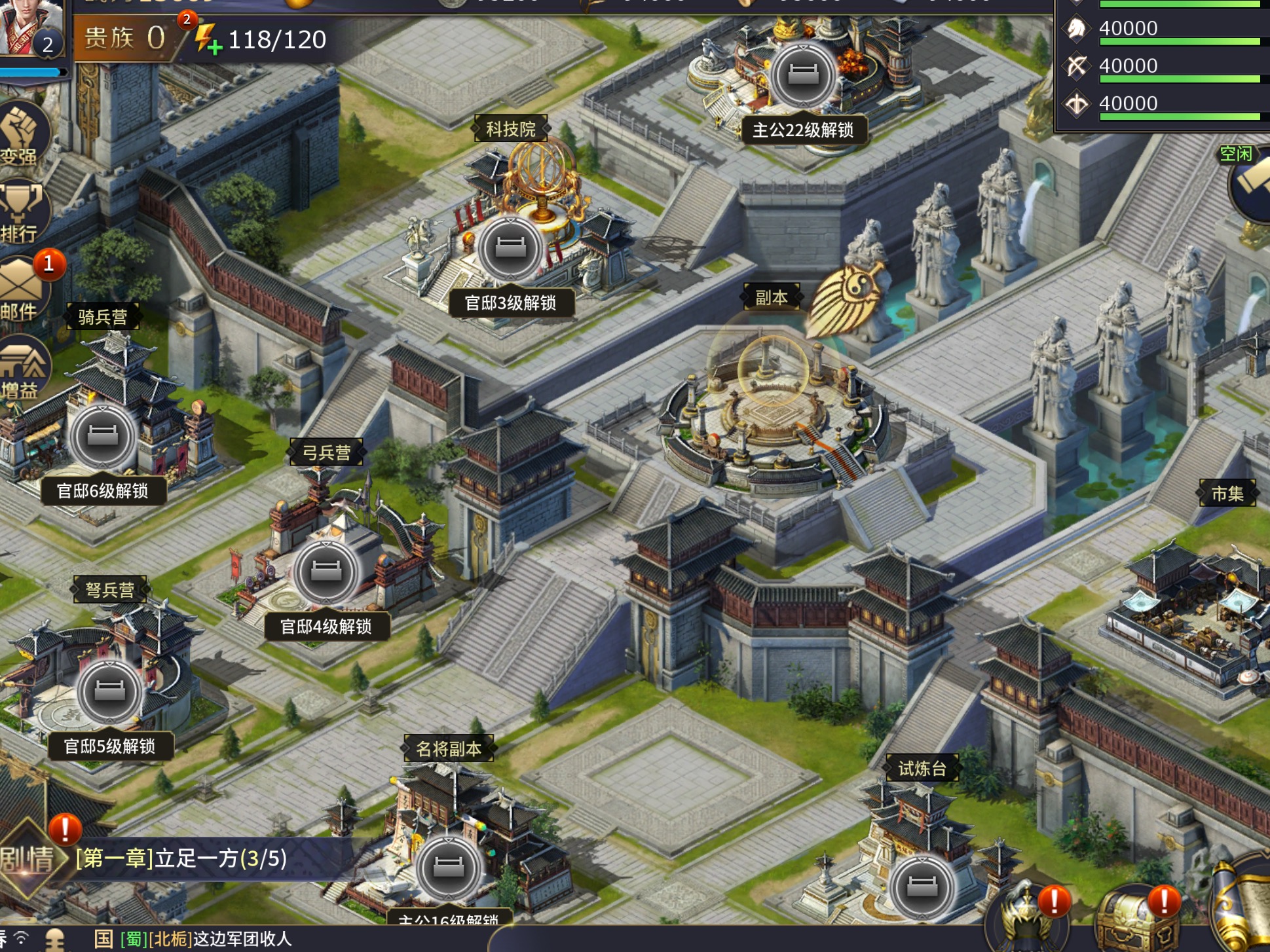Screen dimensions: 1270x952
Task: Open the 试炼台 trial platform
Action: tap(922, 768)
